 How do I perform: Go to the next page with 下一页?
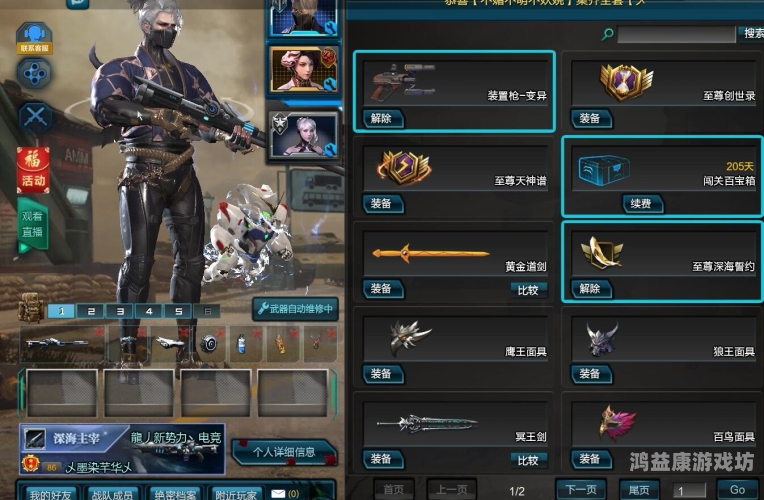tap(581, 490)
